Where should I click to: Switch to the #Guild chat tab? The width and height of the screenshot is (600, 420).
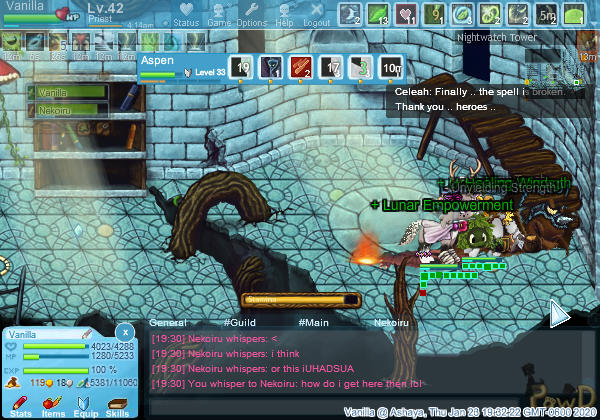241,323
